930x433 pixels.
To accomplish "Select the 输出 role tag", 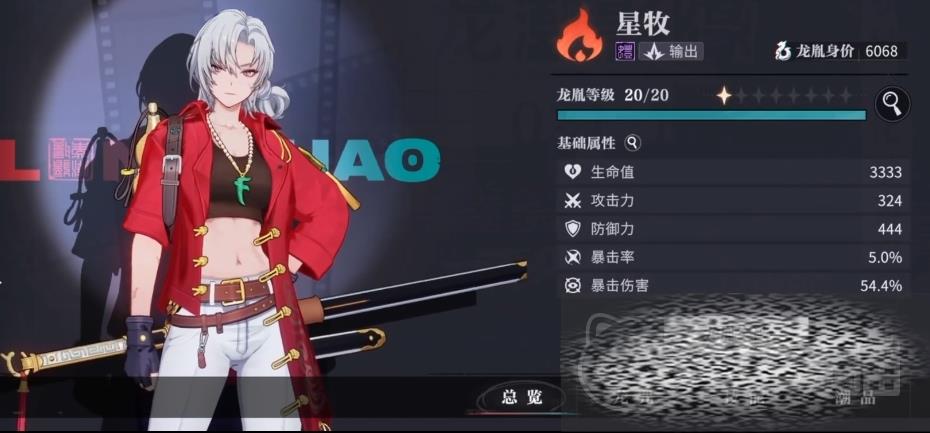I will tap(672, 52).
